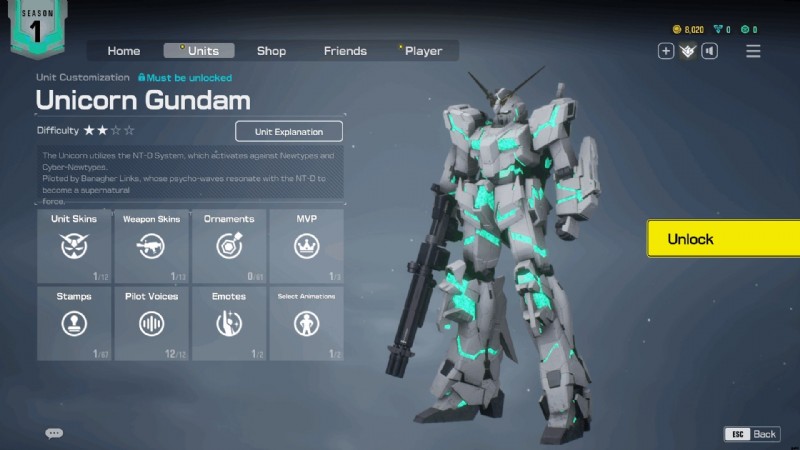
Task: Click the plus icon in top bar
Action: point(666,51)
